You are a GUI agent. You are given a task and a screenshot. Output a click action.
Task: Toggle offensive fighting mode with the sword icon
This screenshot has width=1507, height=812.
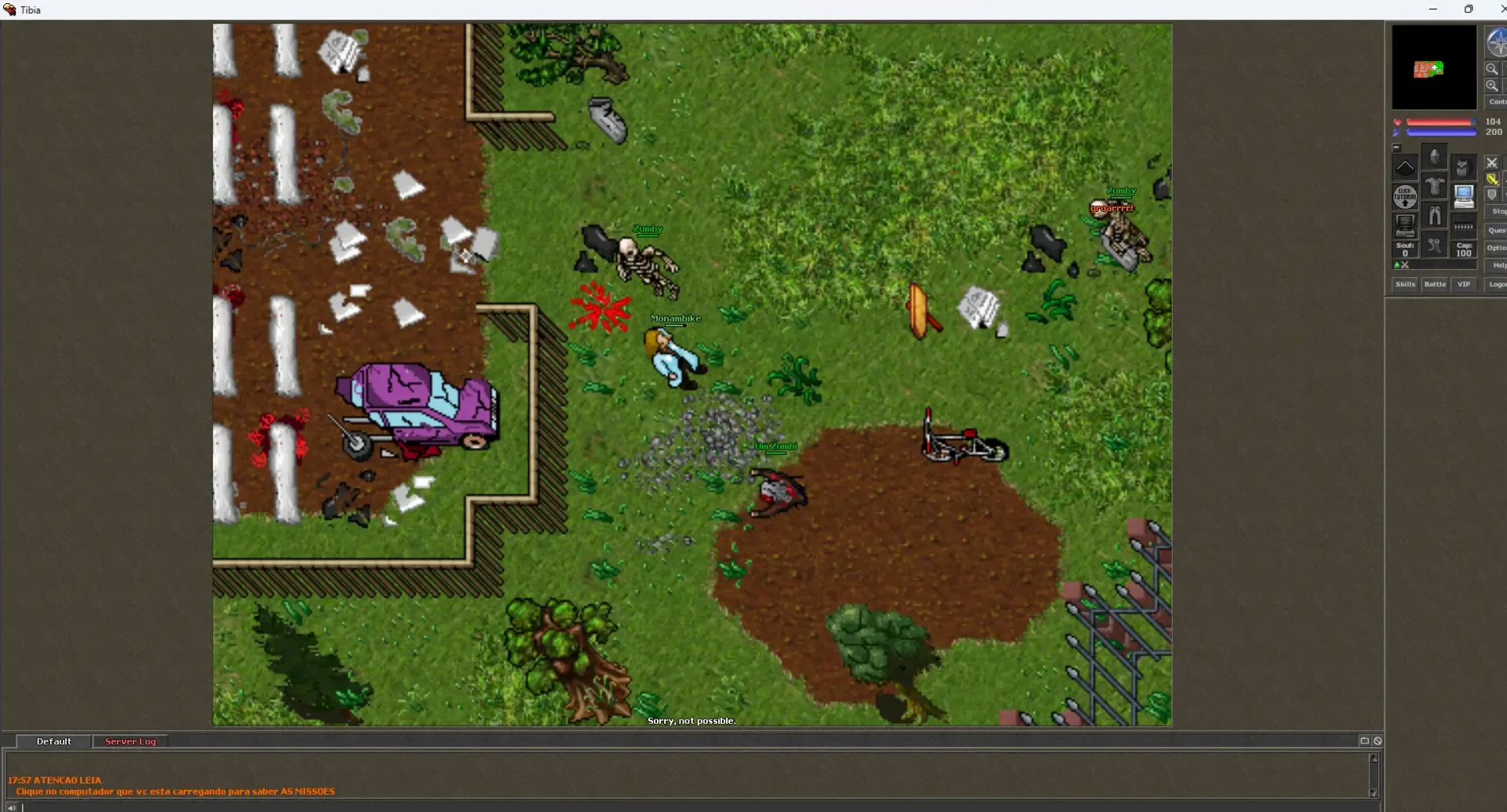point(1492,179)
